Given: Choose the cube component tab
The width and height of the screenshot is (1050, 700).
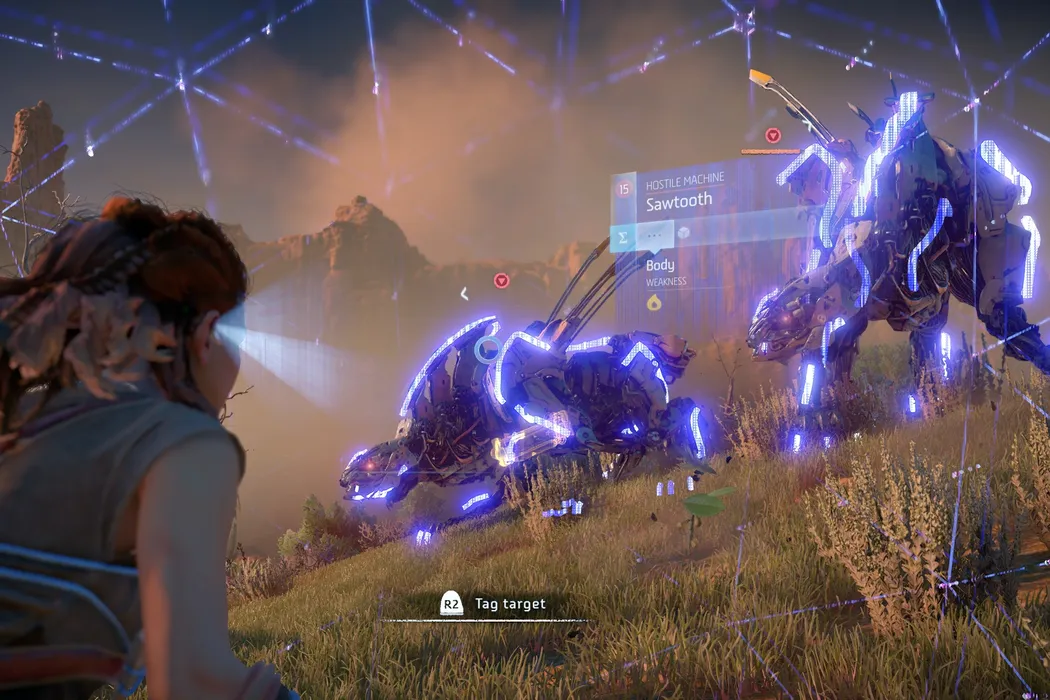Looking at the screenshot, I should point(685,233).
